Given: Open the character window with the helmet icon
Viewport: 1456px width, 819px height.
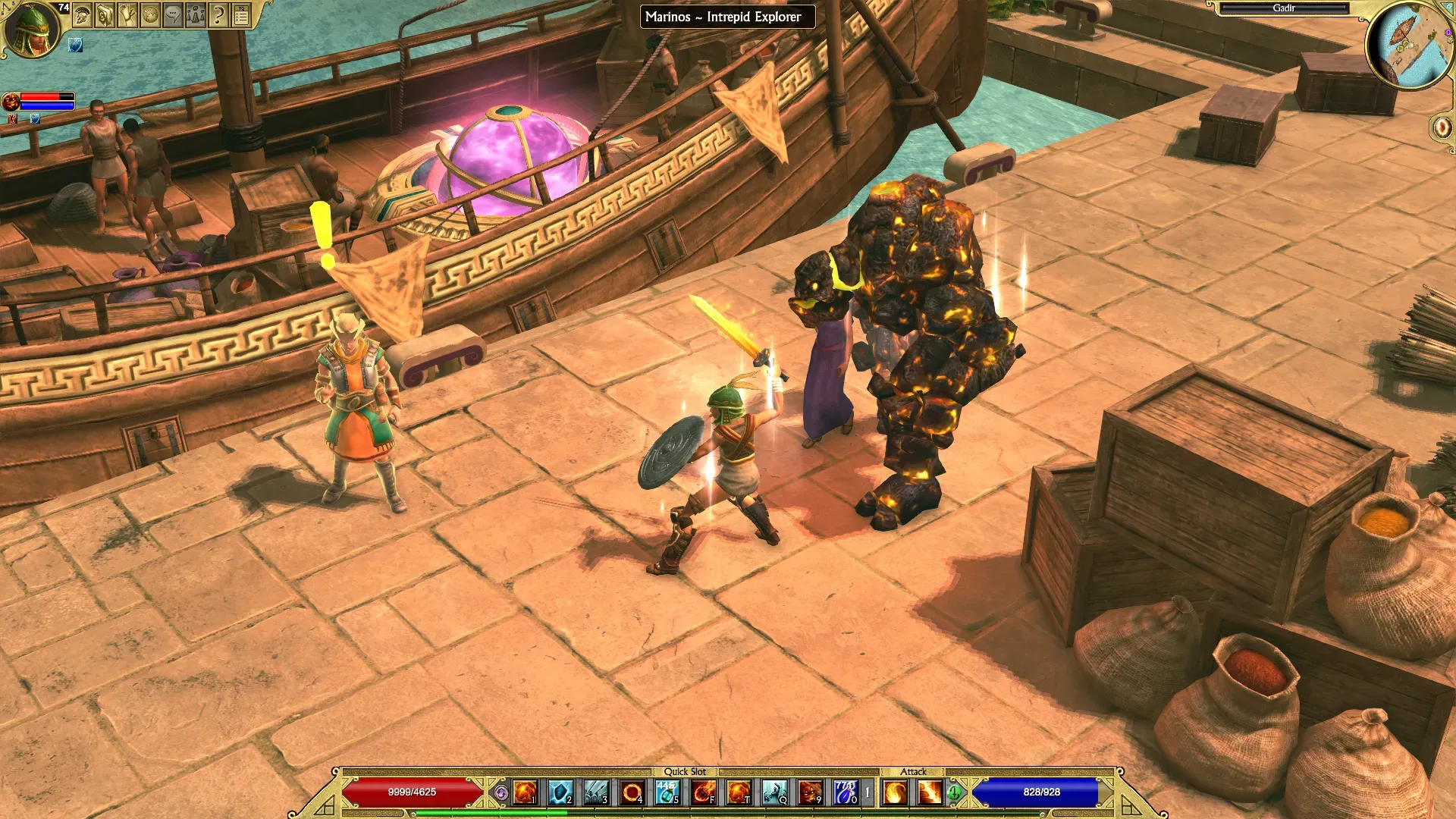Looking at the screenshot, I should coord(83,14).
